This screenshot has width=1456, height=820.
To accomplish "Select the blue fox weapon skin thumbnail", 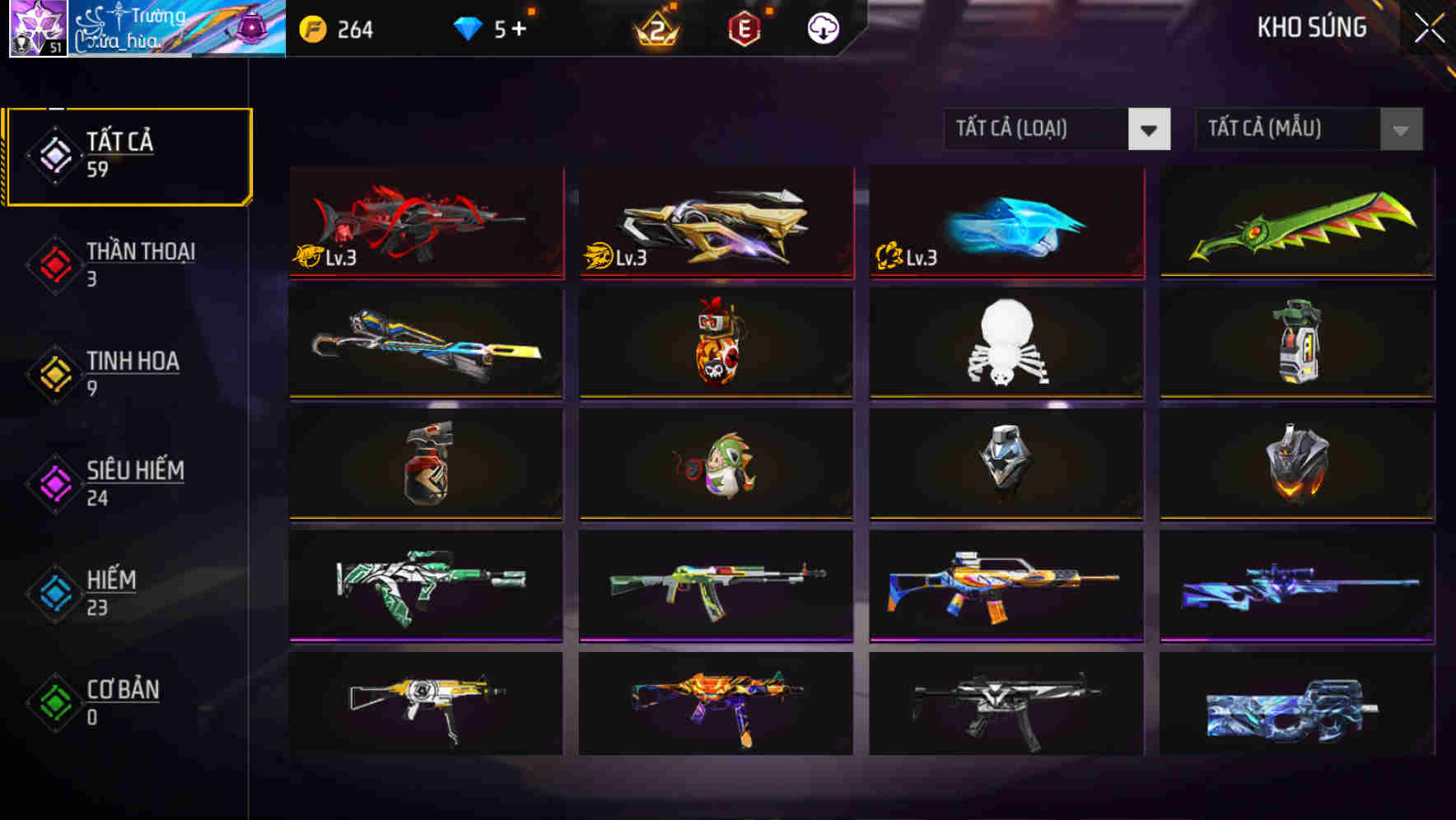I will (x=1005, y=223).
